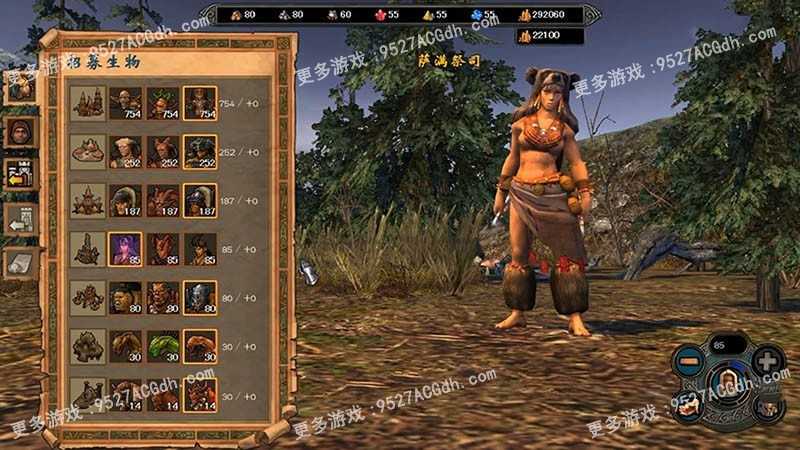Select the highlighted helmeted warrior numbered 187
The width and height of the screenshot is (800, 450).
pos(199,200)
